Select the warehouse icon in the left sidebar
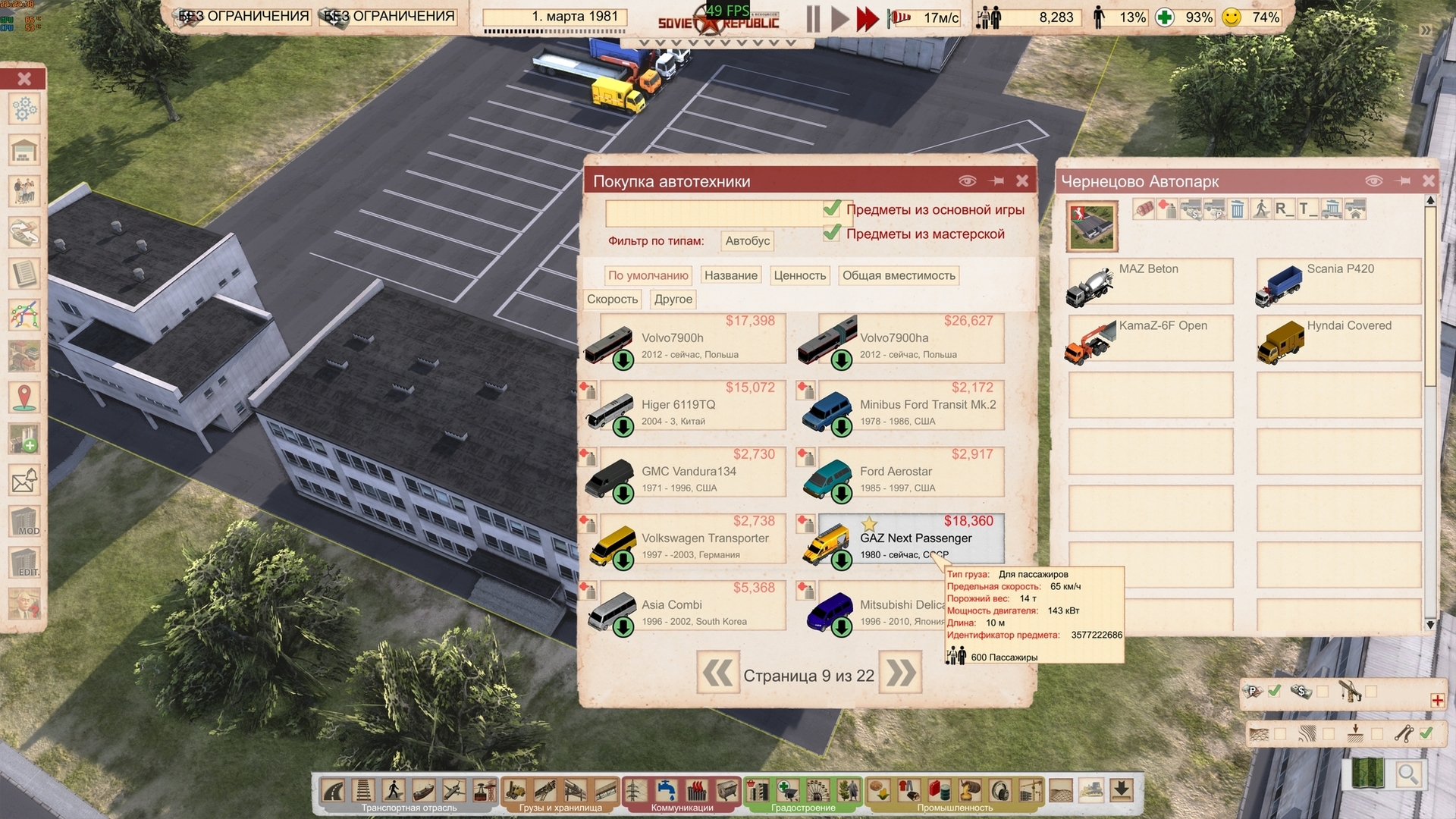The image size is (1456, 819). (24, 149)
